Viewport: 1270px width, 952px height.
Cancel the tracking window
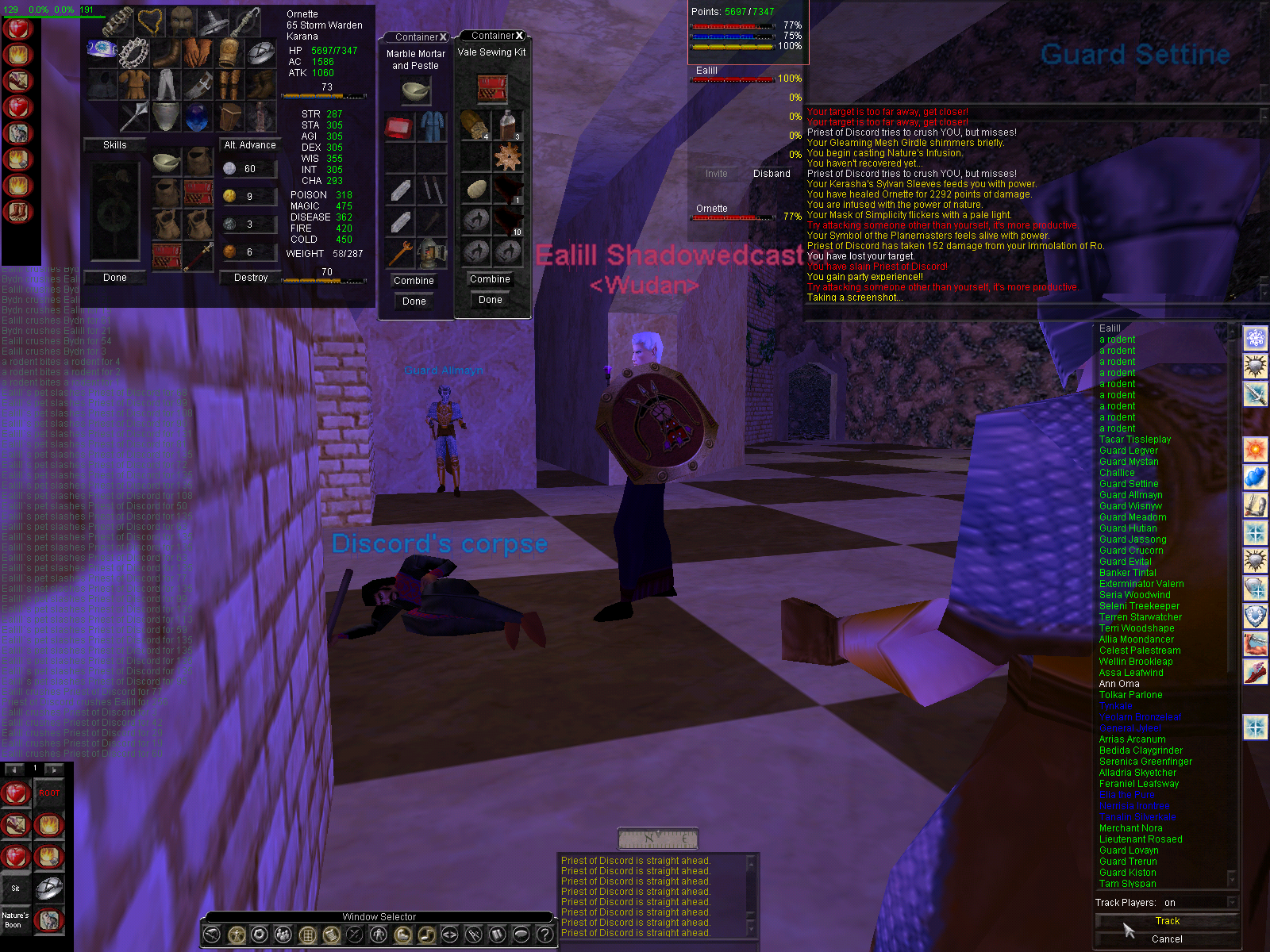coord(1167,939)
